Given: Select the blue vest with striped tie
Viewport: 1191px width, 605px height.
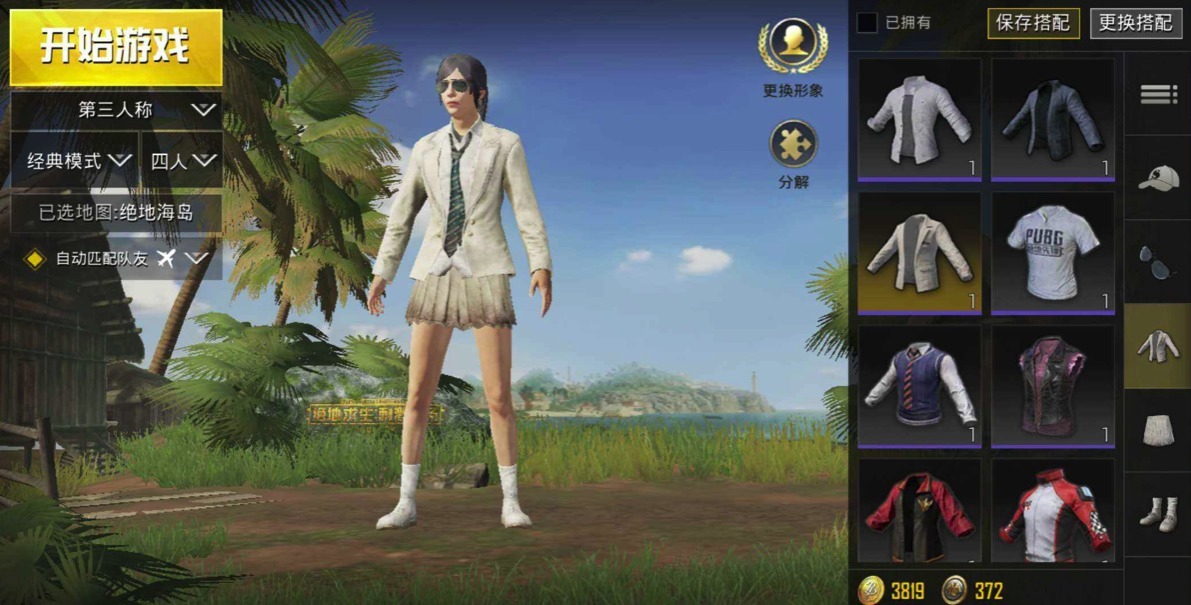Looking at the screenshot, I should (x=919, y=385).
